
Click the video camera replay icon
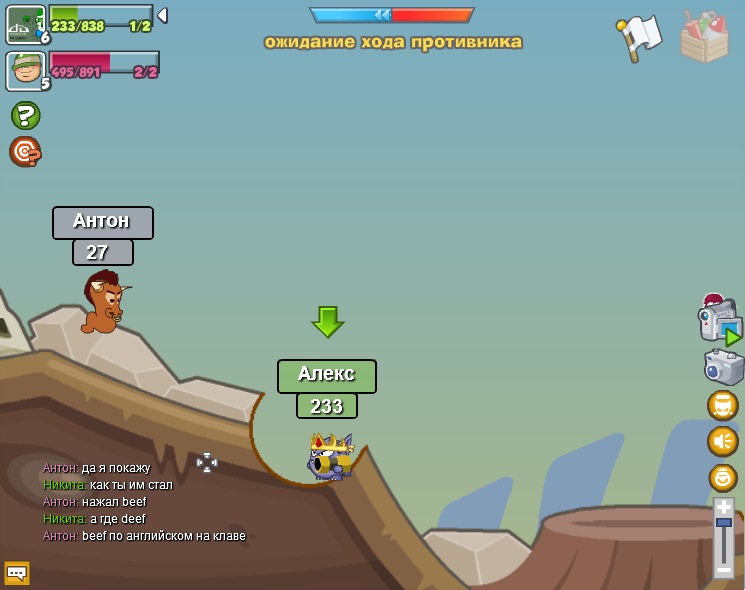tap(718, 323)
